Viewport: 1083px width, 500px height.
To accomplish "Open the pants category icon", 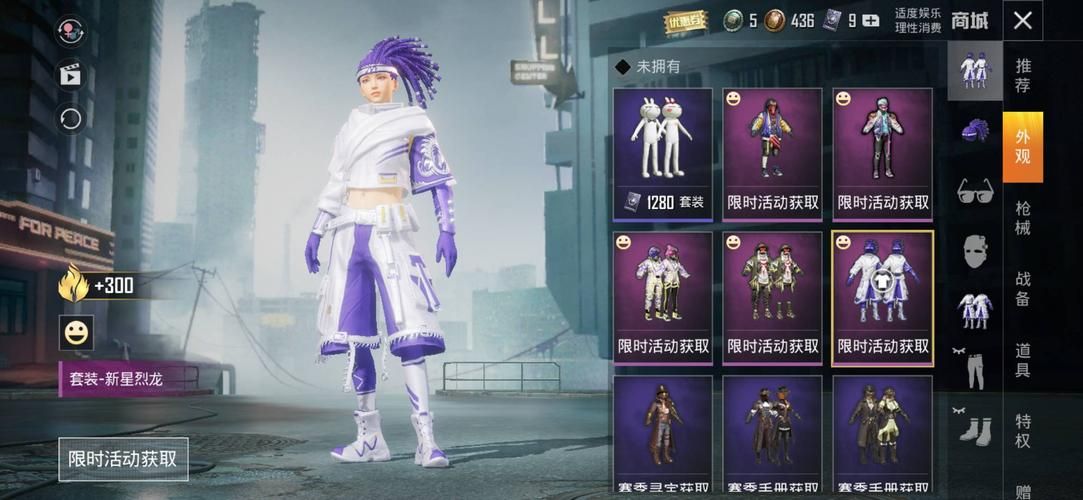I will point(974,367).
